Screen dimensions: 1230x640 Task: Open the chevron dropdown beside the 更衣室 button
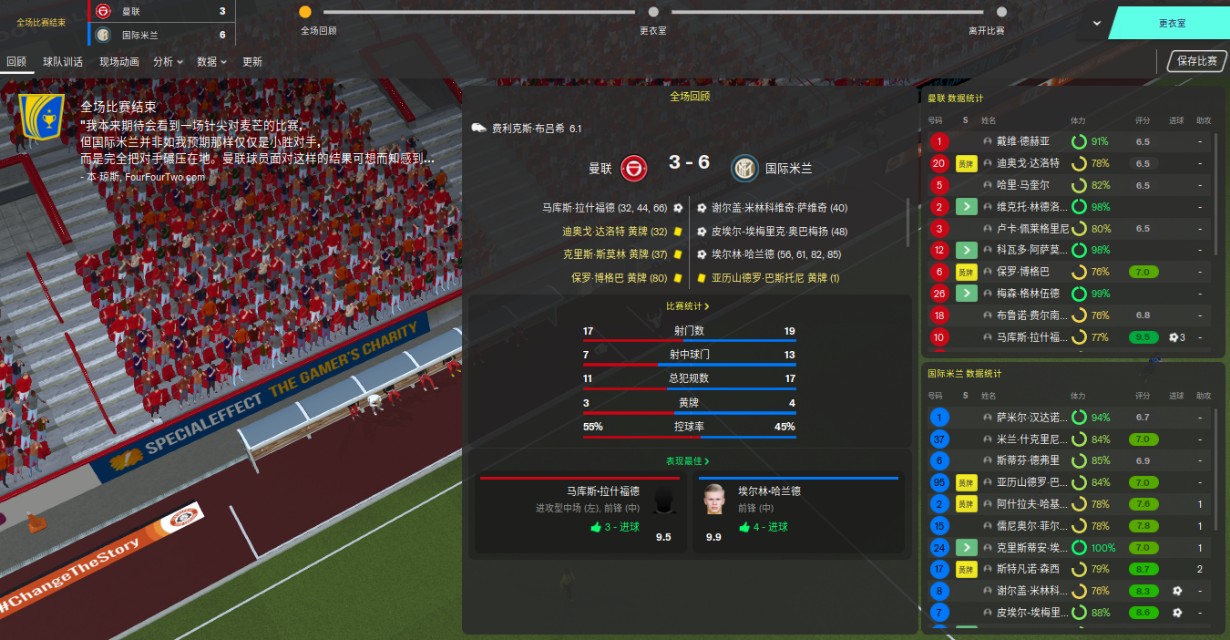[1097, 23]
